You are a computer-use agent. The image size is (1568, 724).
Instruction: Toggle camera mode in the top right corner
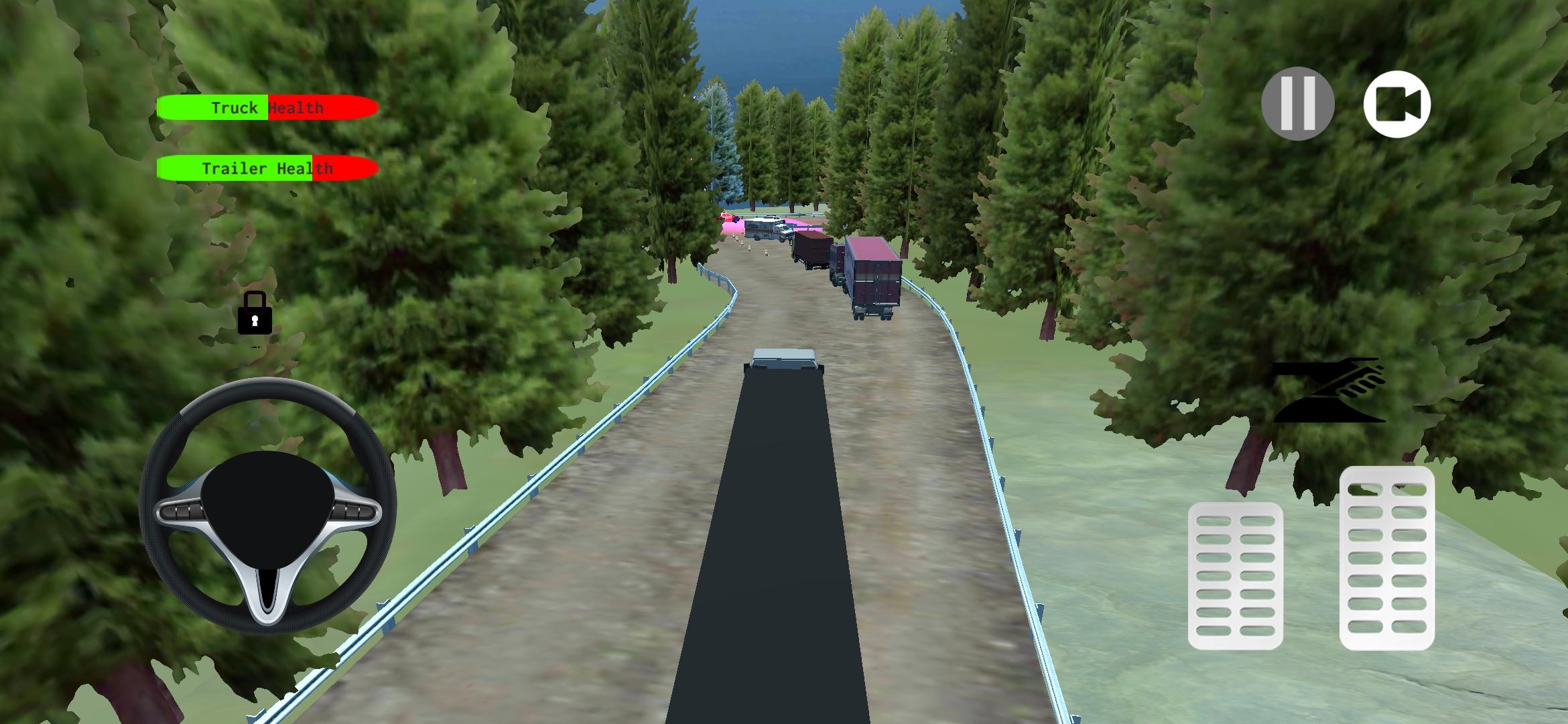[x=1398, y=104]
